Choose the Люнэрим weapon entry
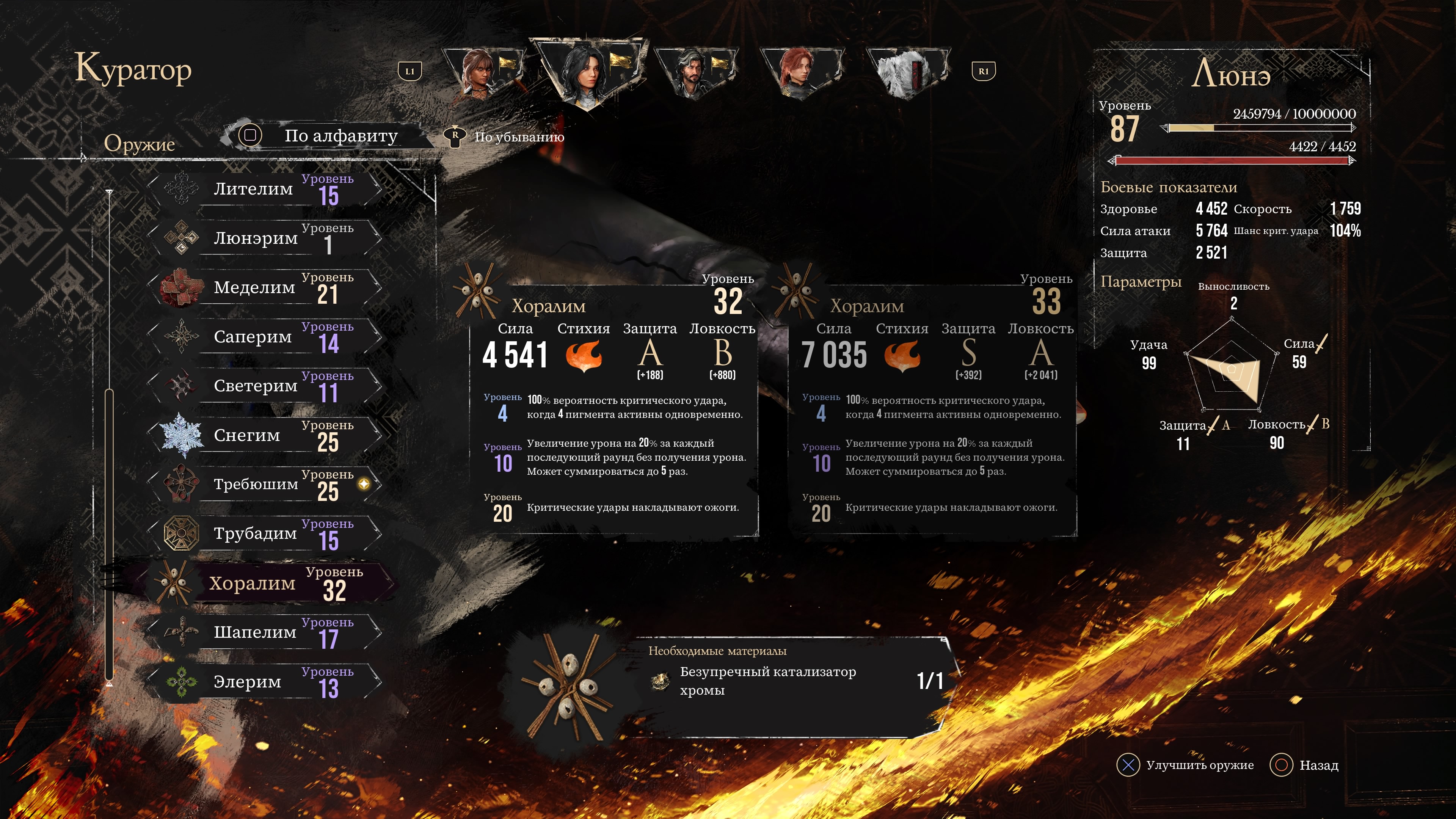1456x819 pixels. (x=266, y=238)
